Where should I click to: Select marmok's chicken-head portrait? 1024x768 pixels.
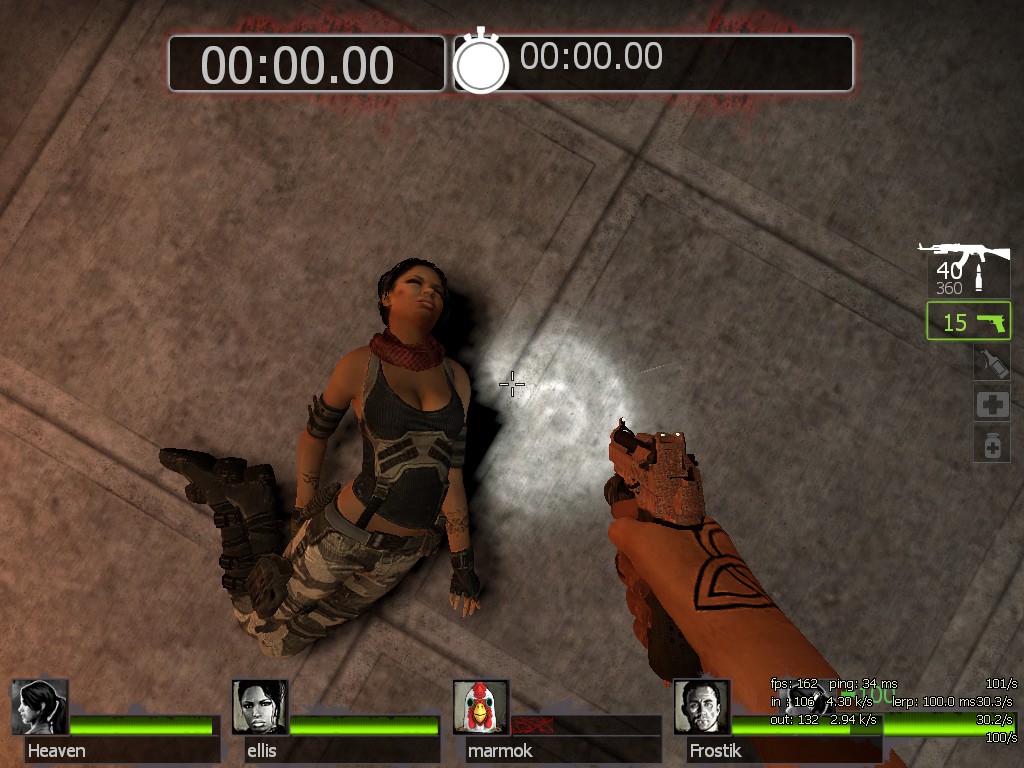click(481, 707)
